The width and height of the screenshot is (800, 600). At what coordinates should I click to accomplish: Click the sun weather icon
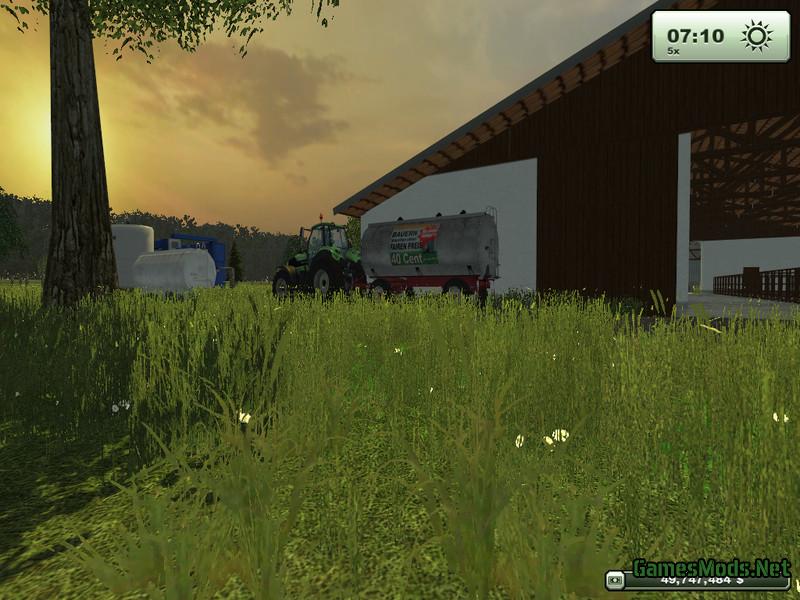pos(756,36)
